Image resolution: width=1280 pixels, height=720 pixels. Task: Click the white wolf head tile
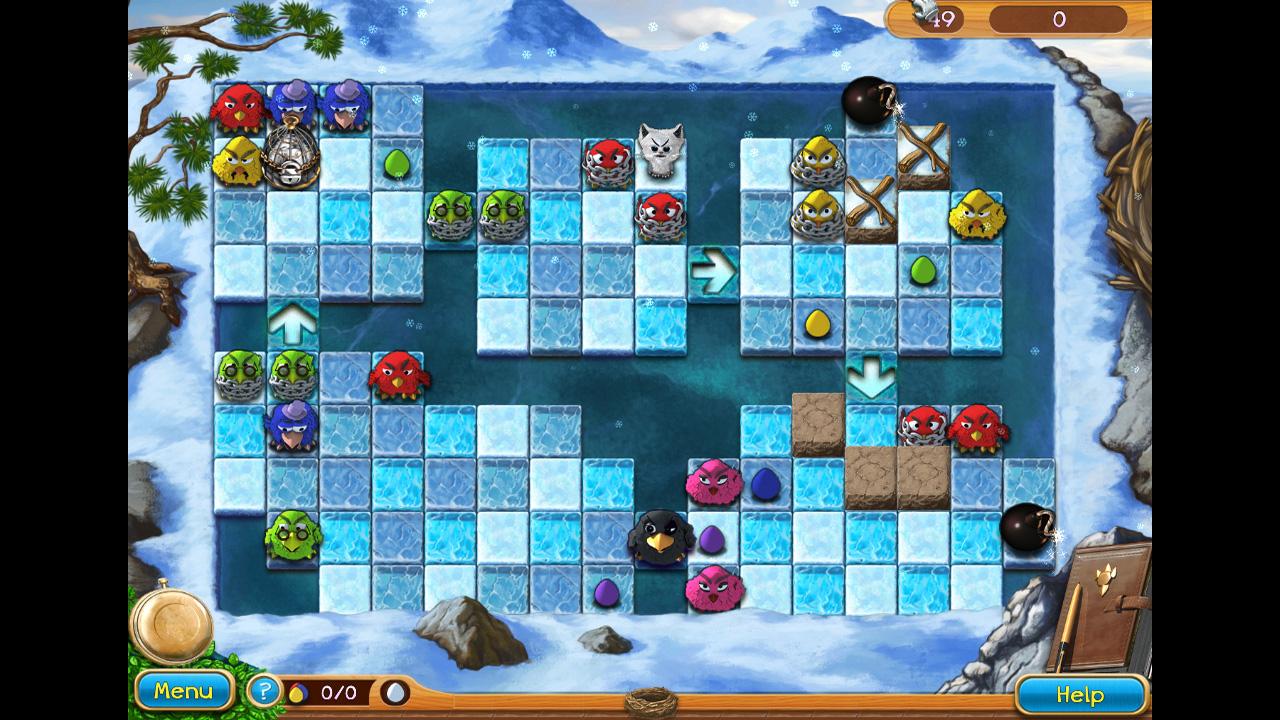pyautogui.click(x=659, y=150)
